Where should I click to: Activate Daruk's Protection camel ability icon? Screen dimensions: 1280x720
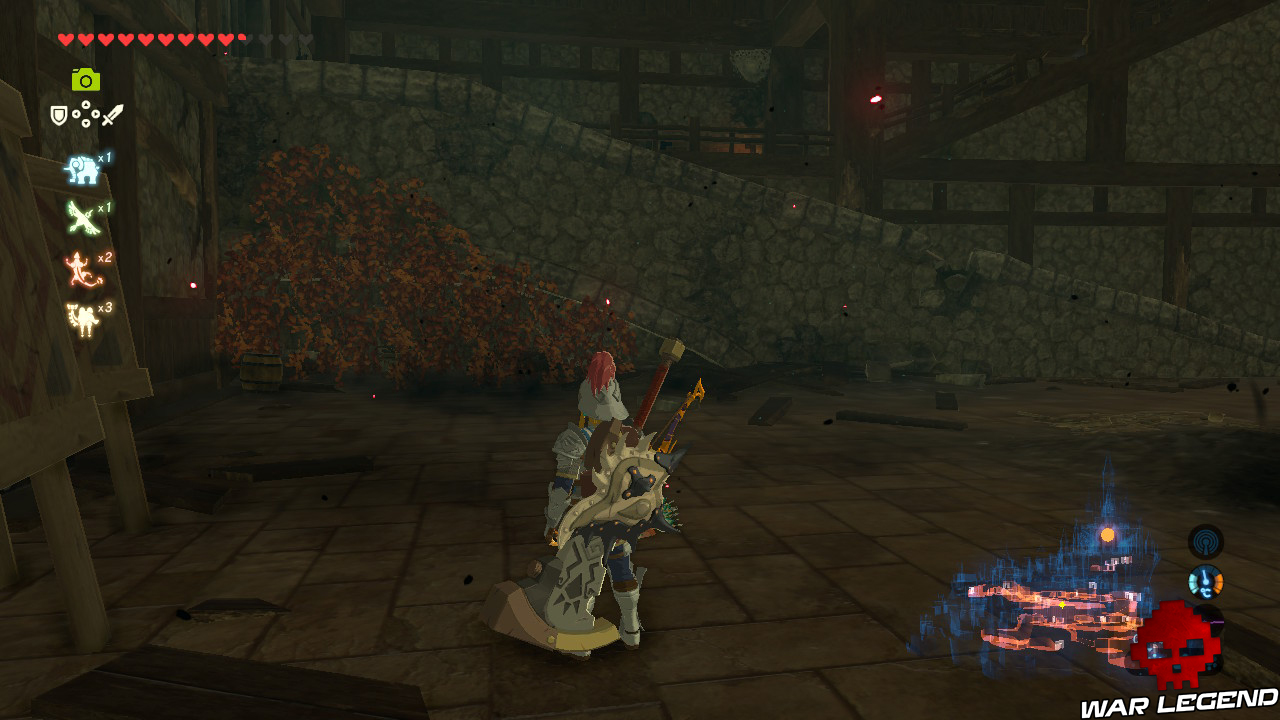[x=83, y=316]
